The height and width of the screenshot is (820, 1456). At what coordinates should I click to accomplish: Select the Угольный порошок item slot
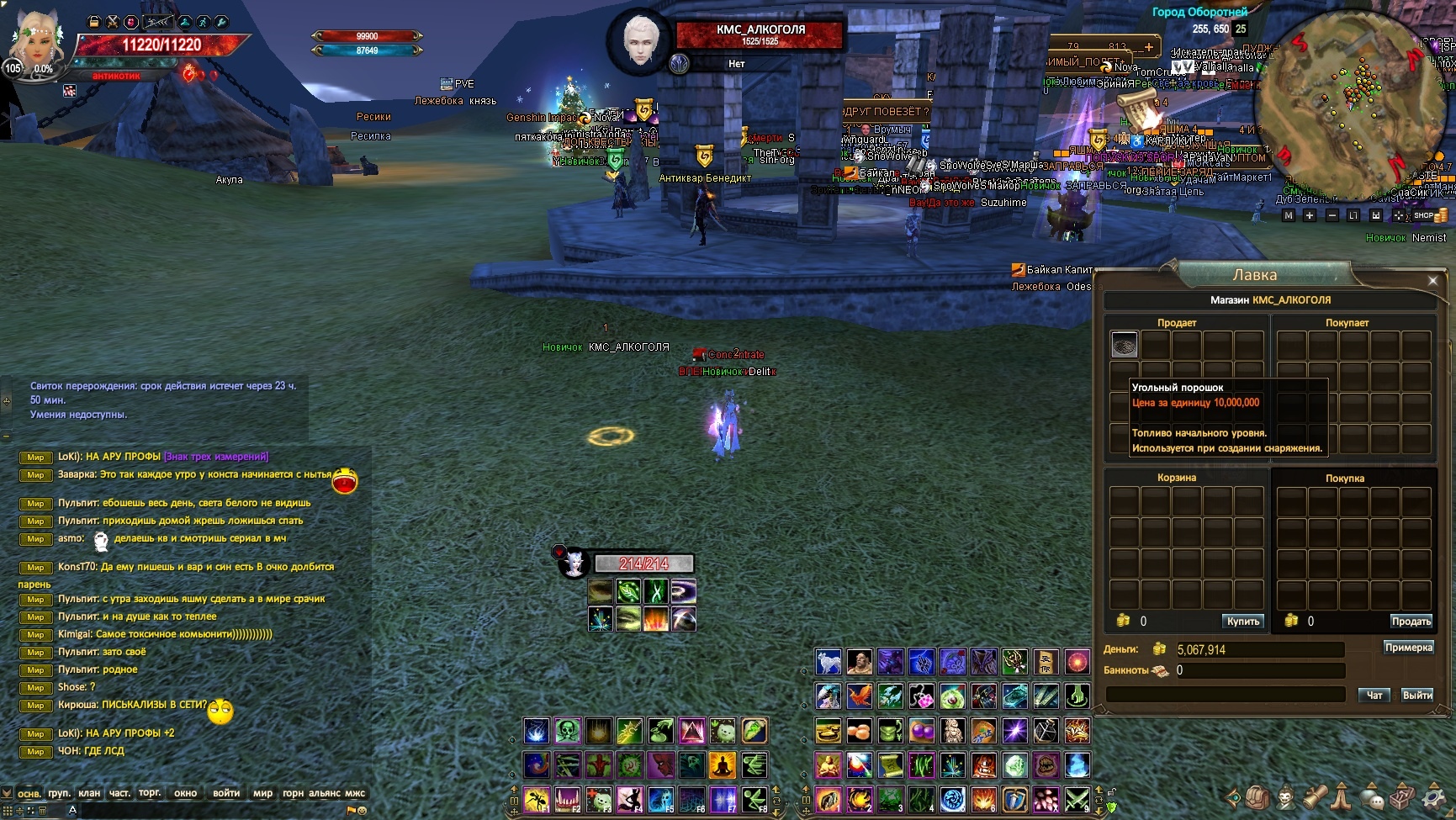point(1125,344)
